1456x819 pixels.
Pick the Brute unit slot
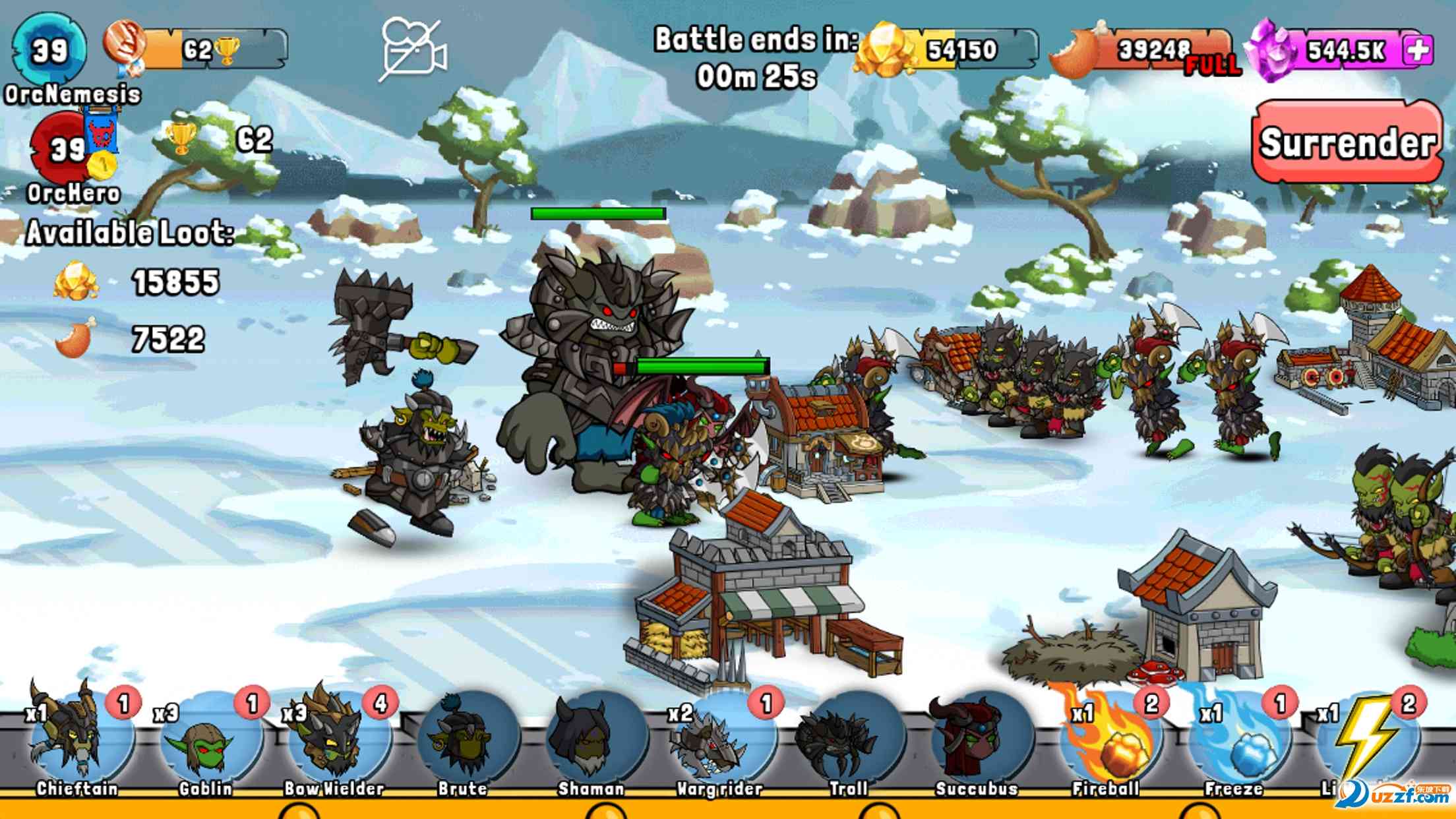pyautogui.click(x=462, y=742)
